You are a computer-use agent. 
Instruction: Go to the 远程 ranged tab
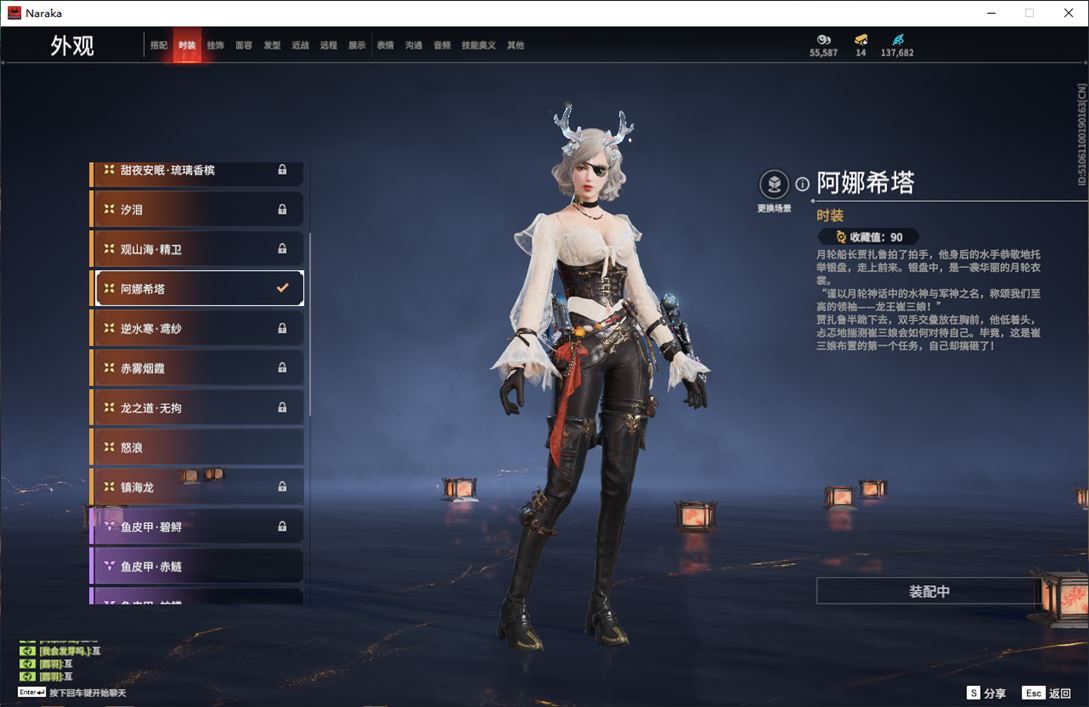[x=329, y=46]
